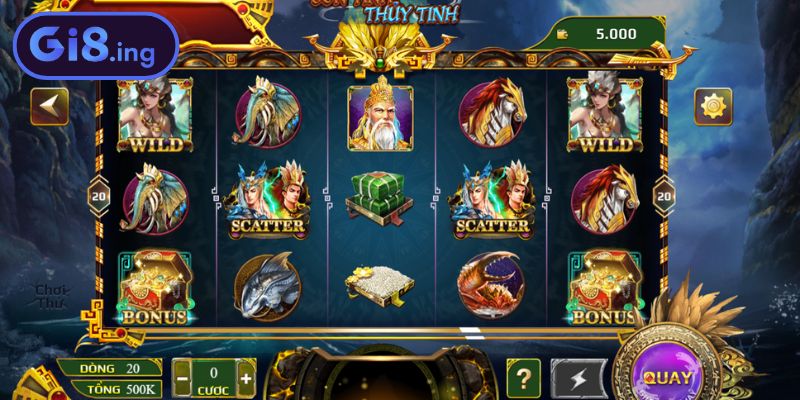Screen dimensions: 800x400
Task: Spin the reels with the QUAY button
Action: tap(665, 377)
